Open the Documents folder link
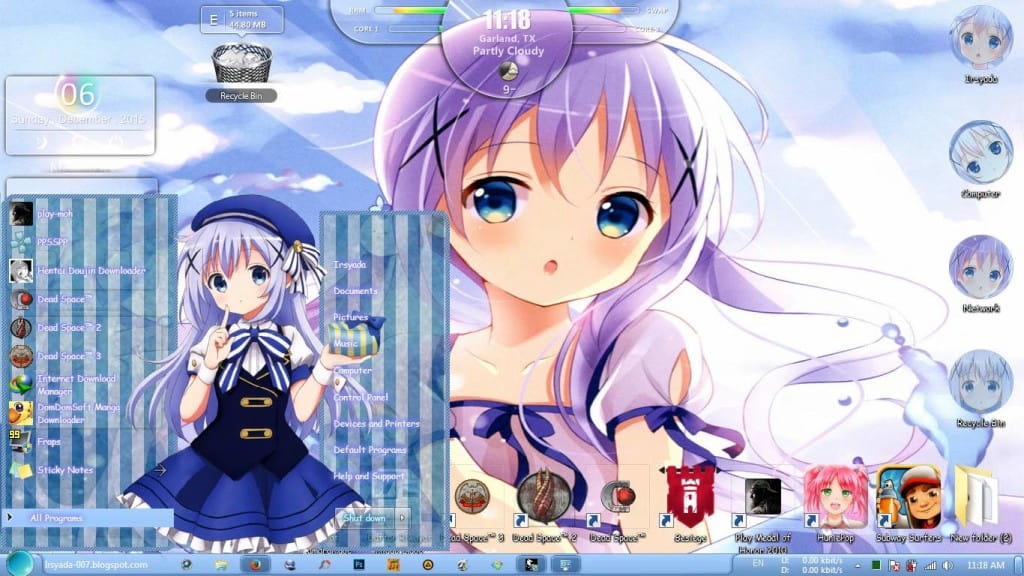 [356, 291]
